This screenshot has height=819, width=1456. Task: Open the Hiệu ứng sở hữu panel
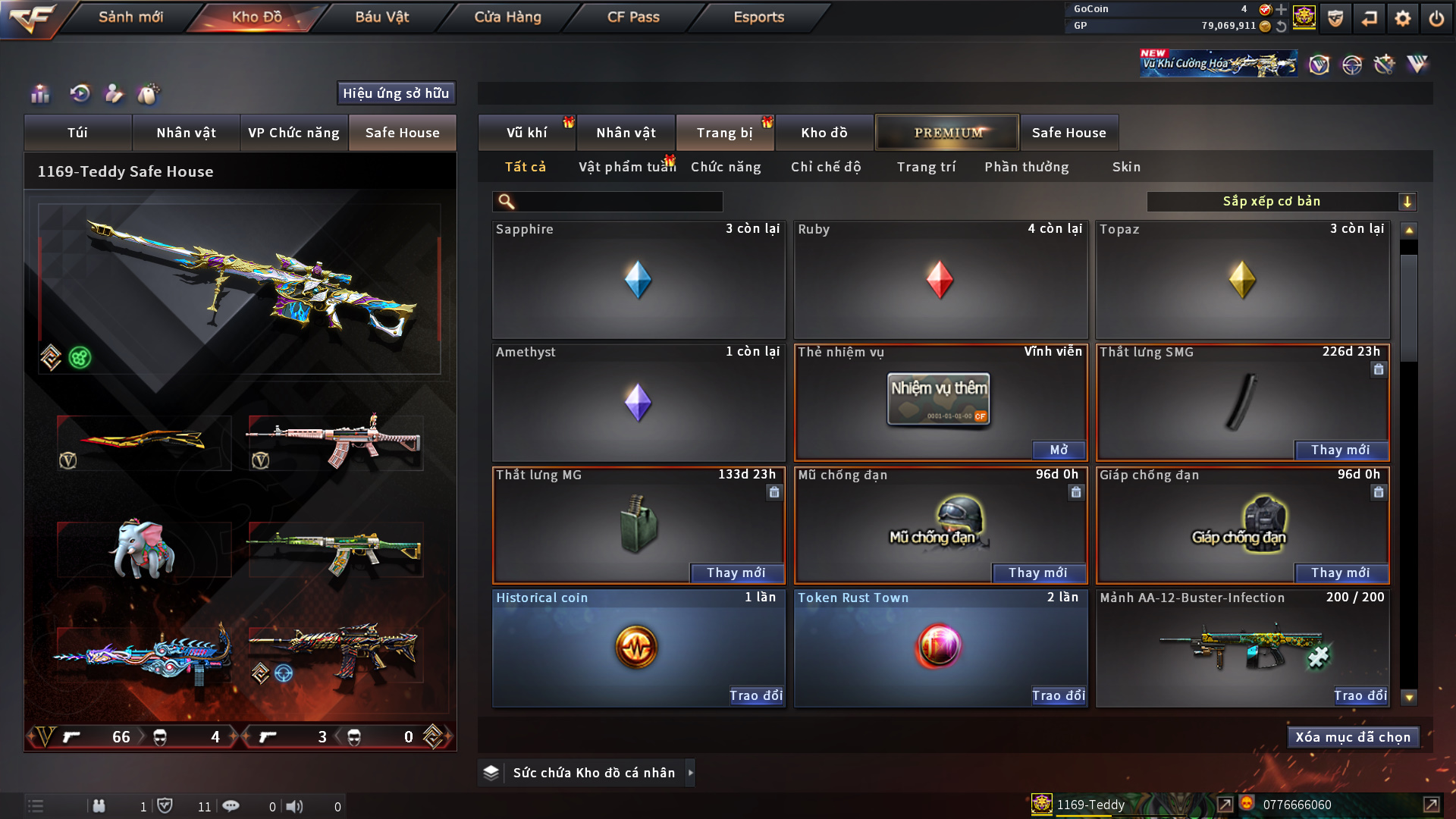(x=396, y=93)
